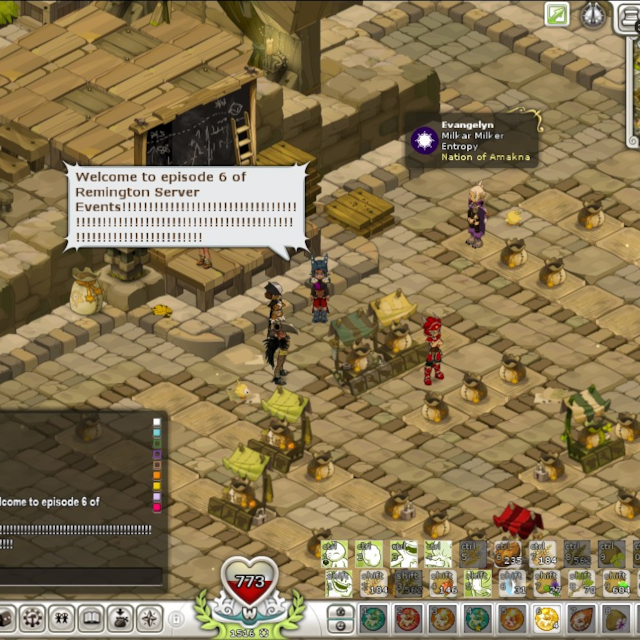
Task: Open the compass star menu button
Action: click(x=149, y=618)
